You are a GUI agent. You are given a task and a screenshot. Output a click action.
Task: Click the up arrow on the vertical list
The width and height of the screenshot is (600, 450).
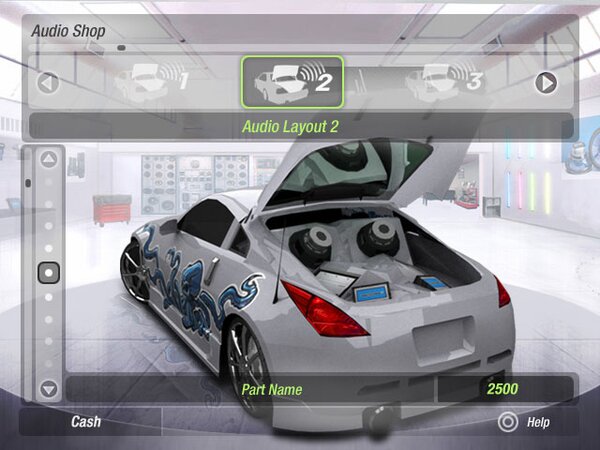click(48, 159)
